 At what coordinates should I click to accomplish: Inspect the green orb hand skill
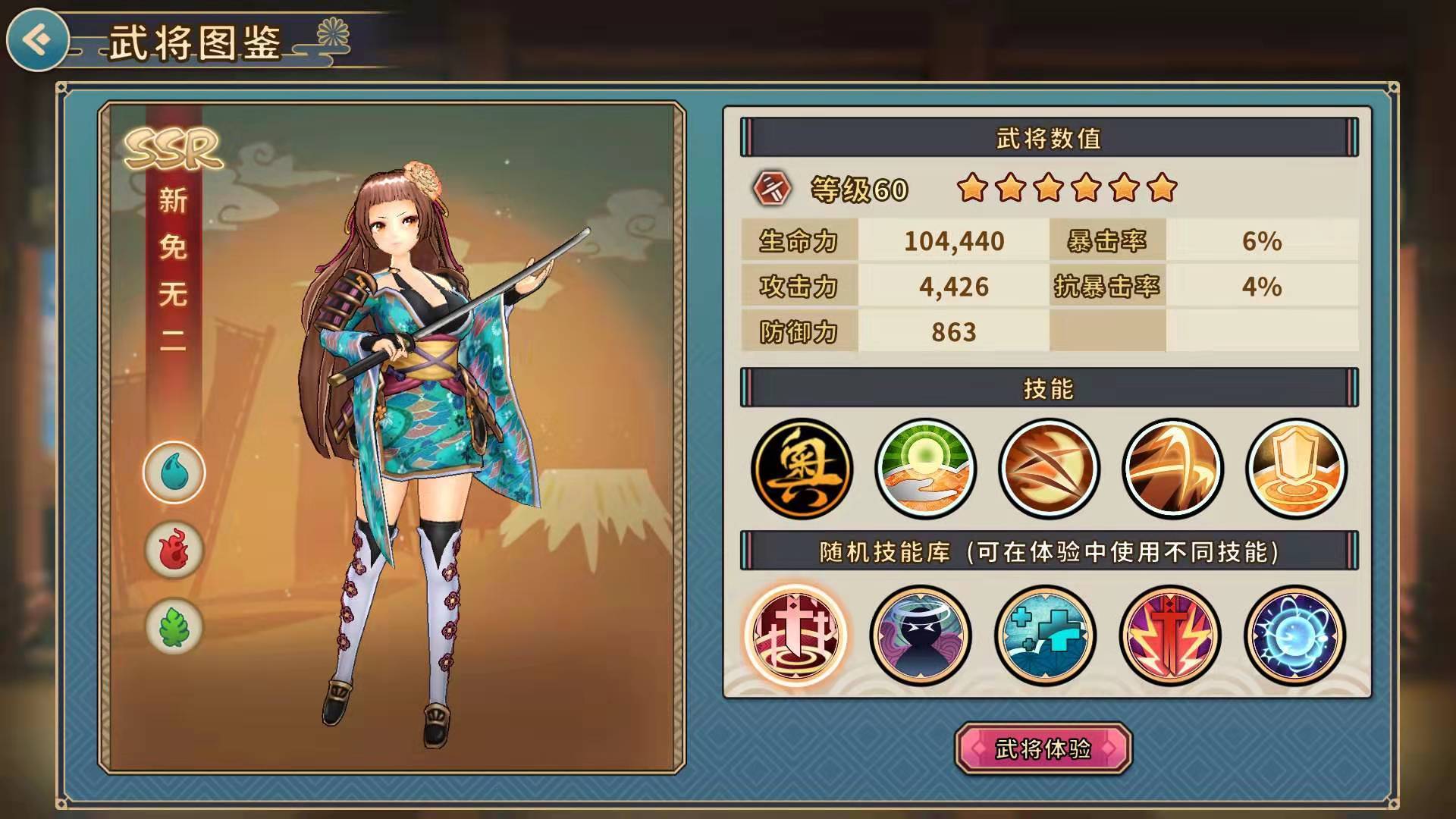pos(925,468)
